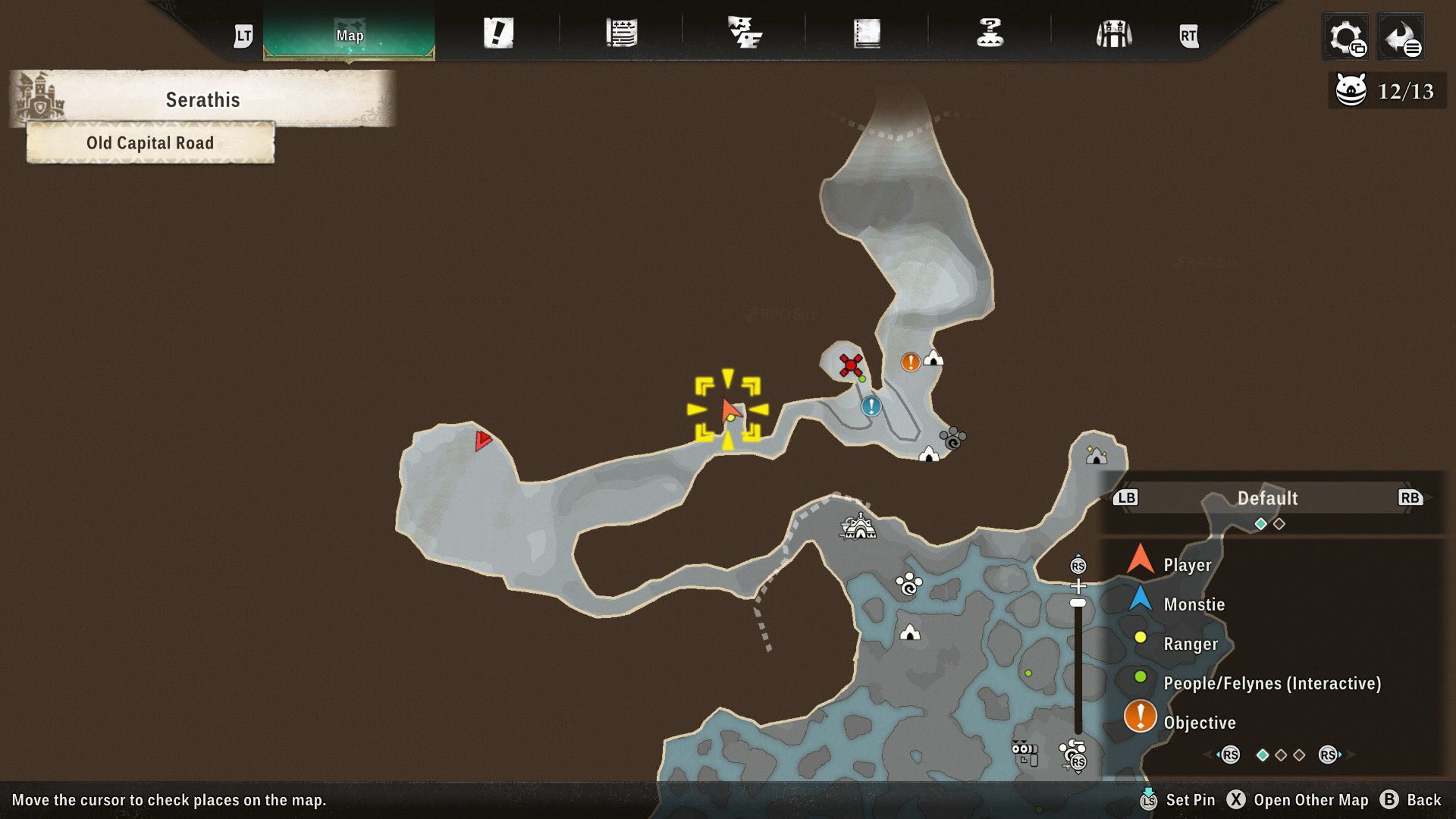Select the Default legend filter header
The height and width of the screenshot is (819, 1456).
pos(1267,498)
